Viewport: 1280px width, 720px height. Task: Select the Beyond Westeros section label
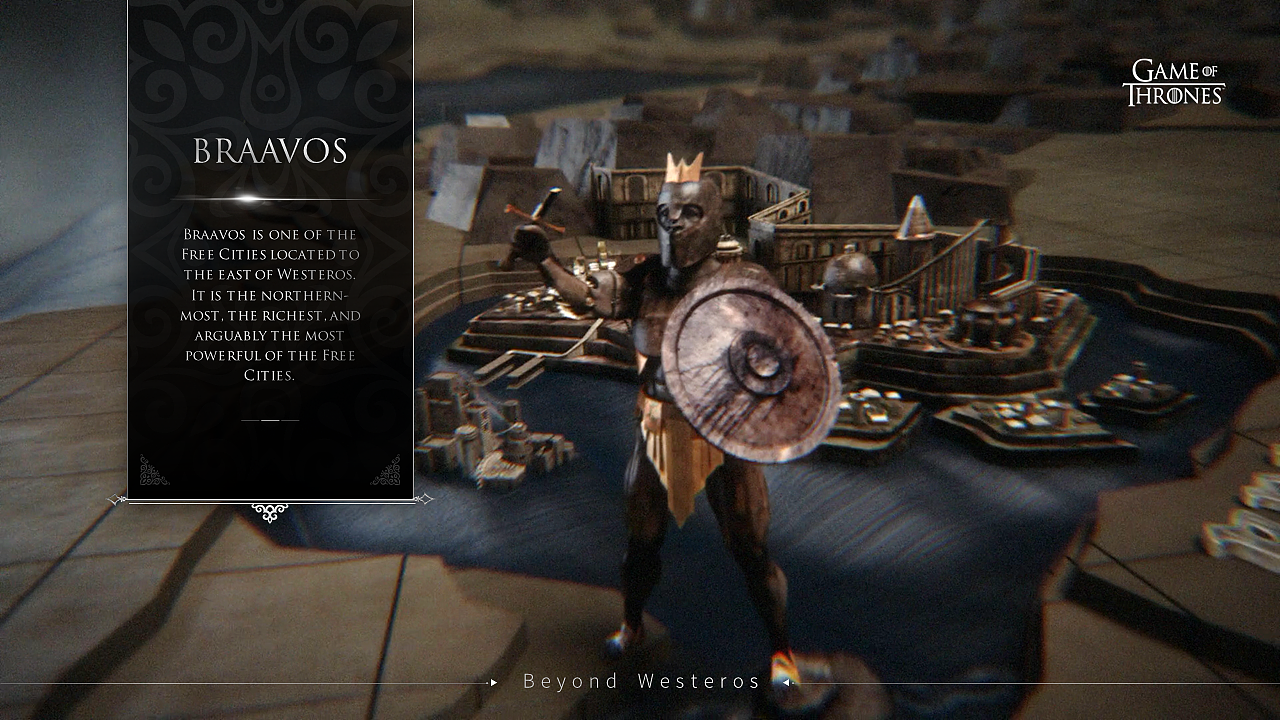(642, 682)
